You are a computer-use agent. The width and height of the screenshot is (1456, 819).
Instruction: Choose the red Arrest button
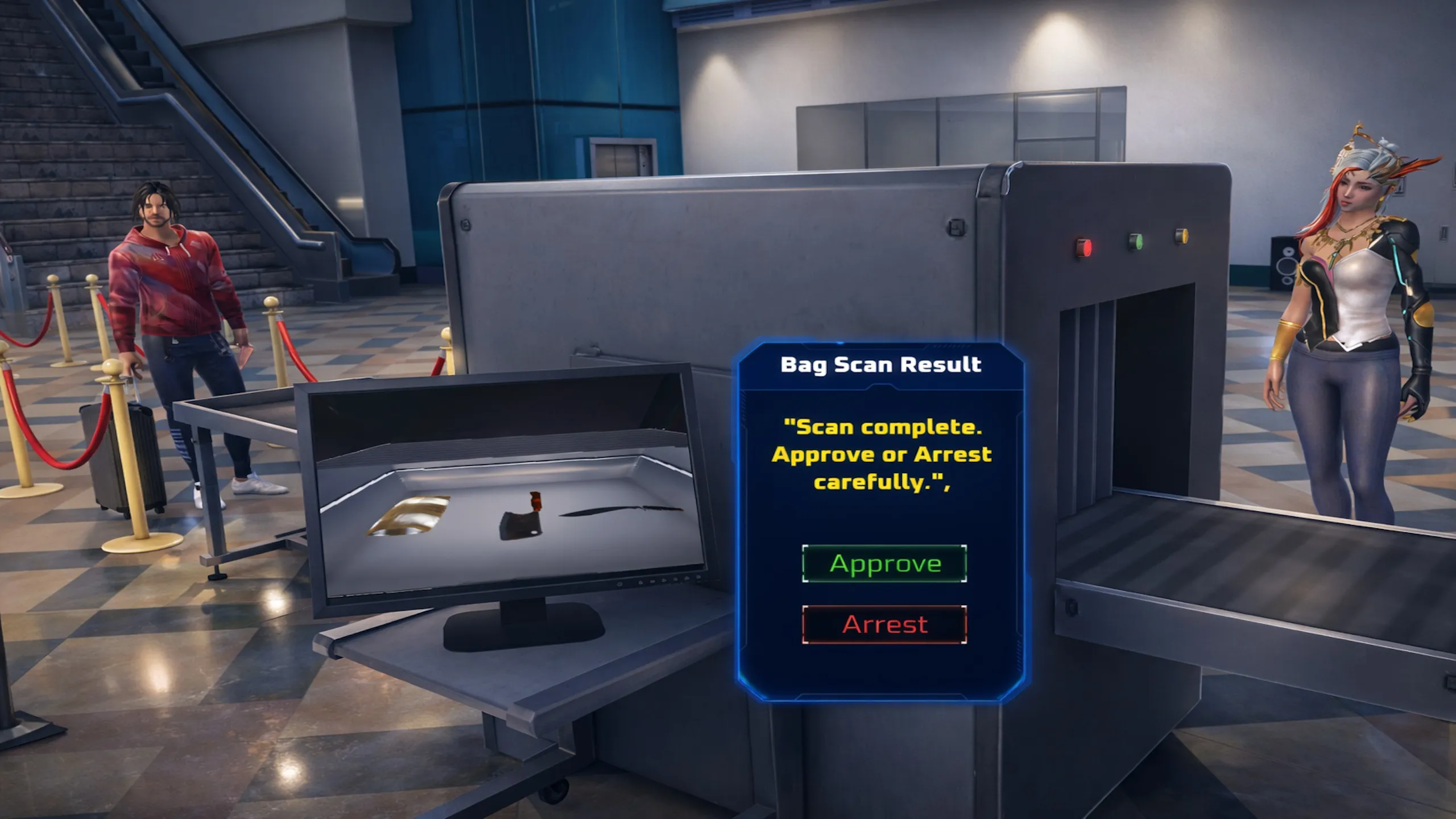pyautogui.click(x=884, y=624)
